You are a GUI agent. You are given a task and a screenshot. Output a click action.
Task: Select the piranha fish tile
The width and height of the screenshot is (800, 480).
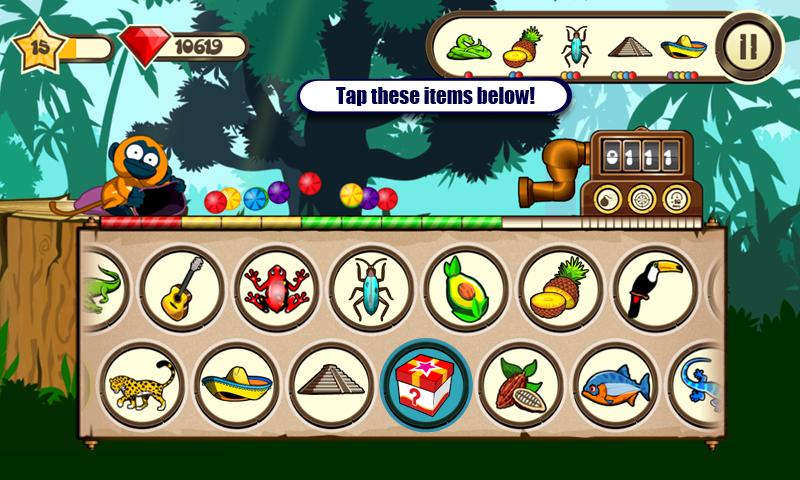pos(615,385)
